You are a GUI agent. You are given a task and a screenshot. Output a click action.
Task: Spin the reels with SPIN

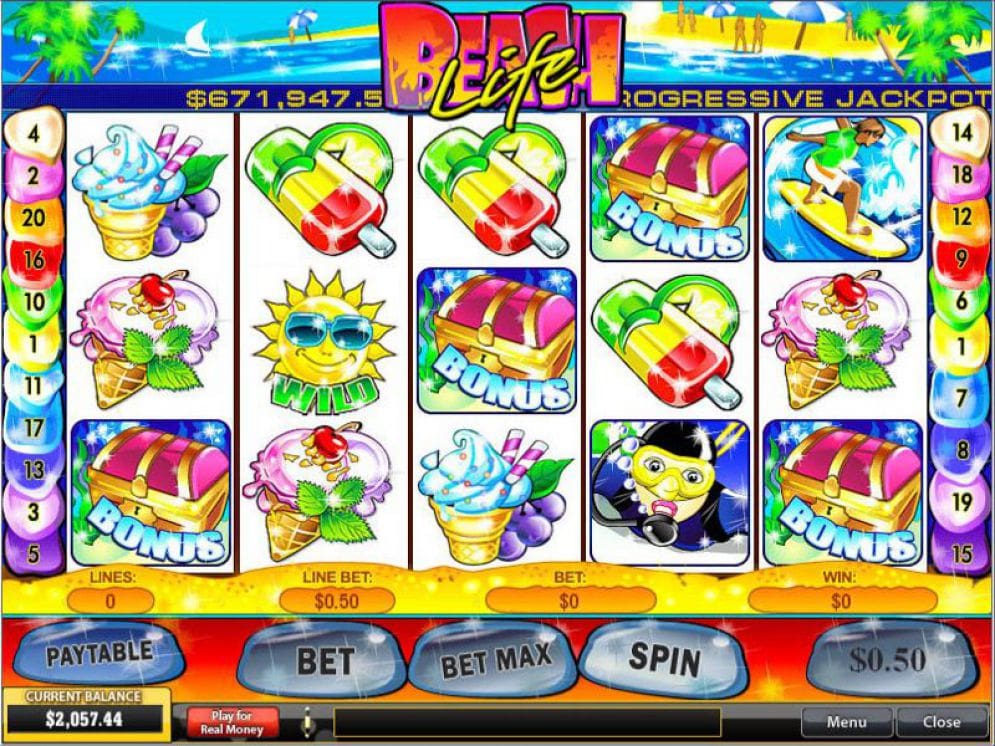pos(664,657)
